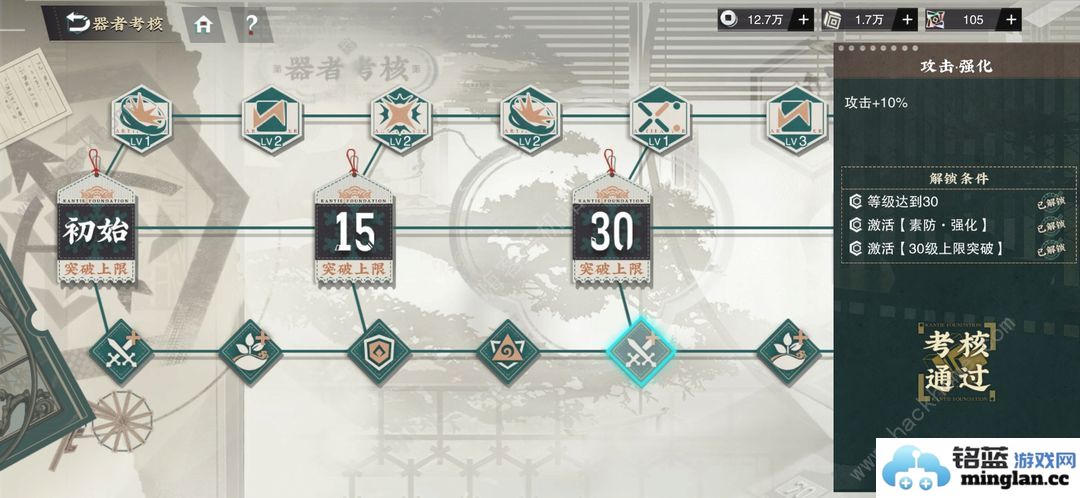Select the spiral triangle diamond node

(510, 352)
